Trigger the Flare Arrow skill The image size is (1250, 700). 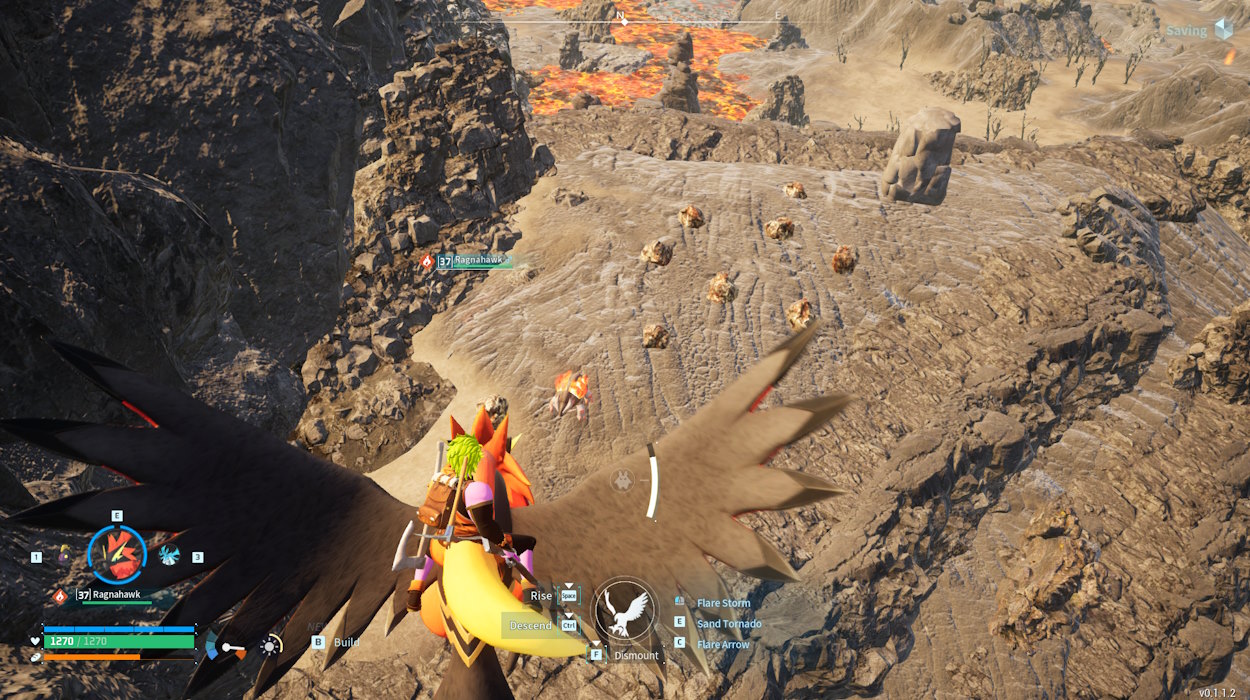click(x=723, y=645)
